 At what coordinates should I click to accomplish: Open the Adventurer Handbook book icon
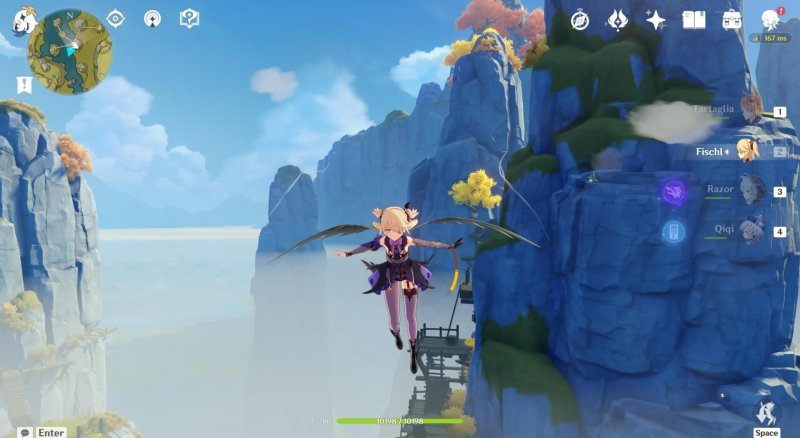coord(694,20)
